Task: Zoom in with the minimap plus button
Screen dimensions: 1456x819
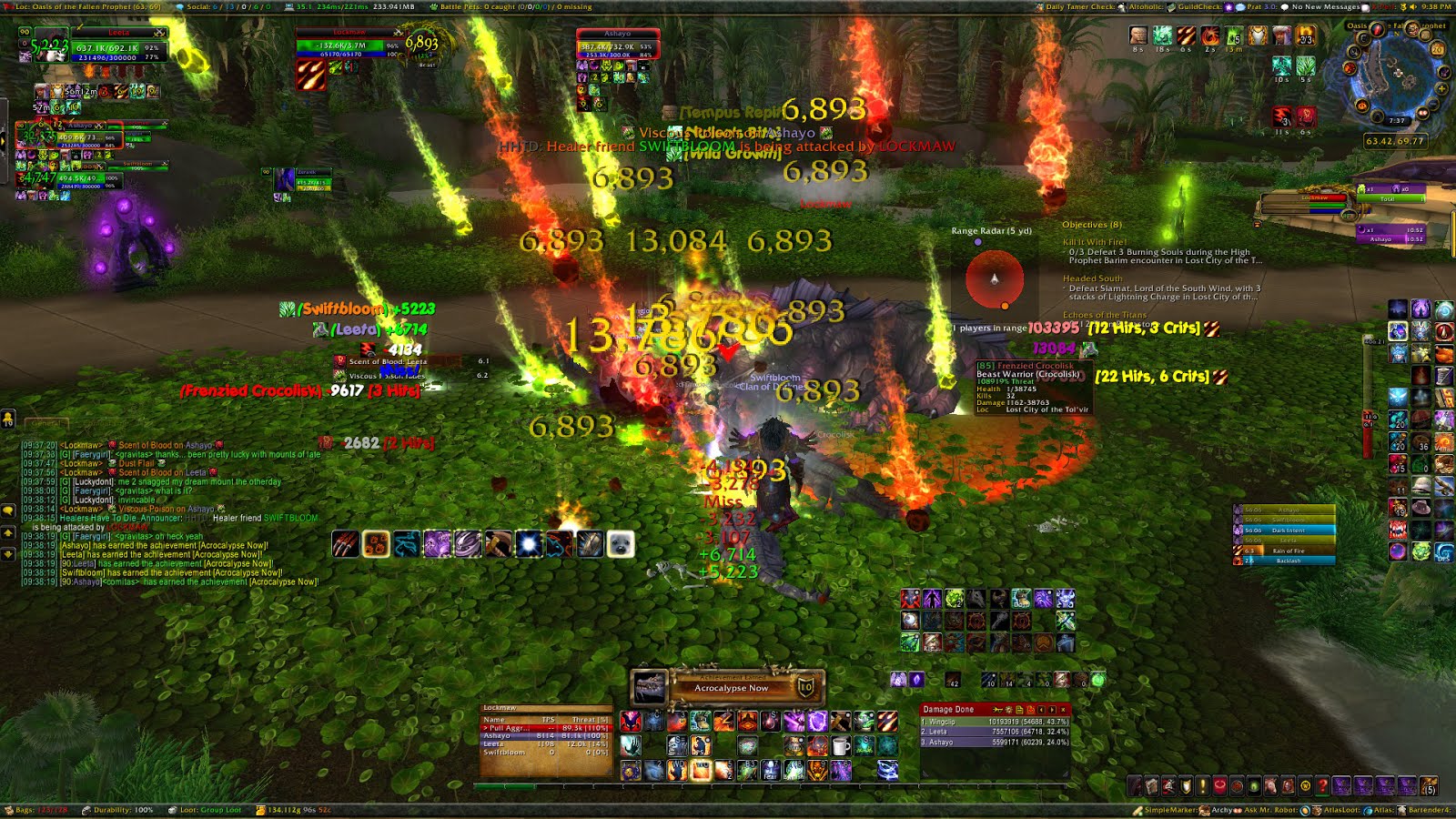Action: click(1441, 88)
